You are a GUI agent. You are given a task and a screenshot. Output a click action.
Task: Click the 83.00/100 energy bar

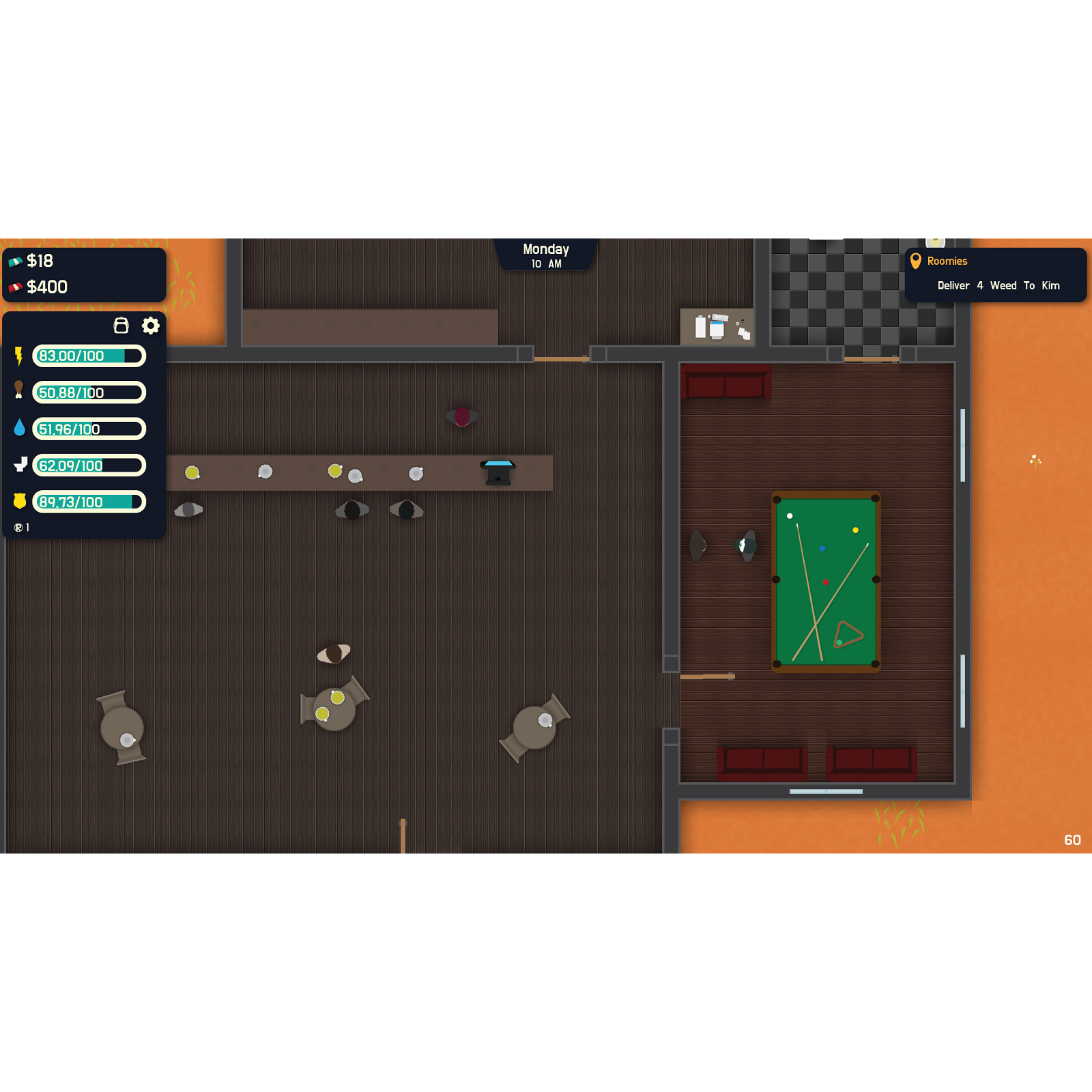click(x=89, y=356)
